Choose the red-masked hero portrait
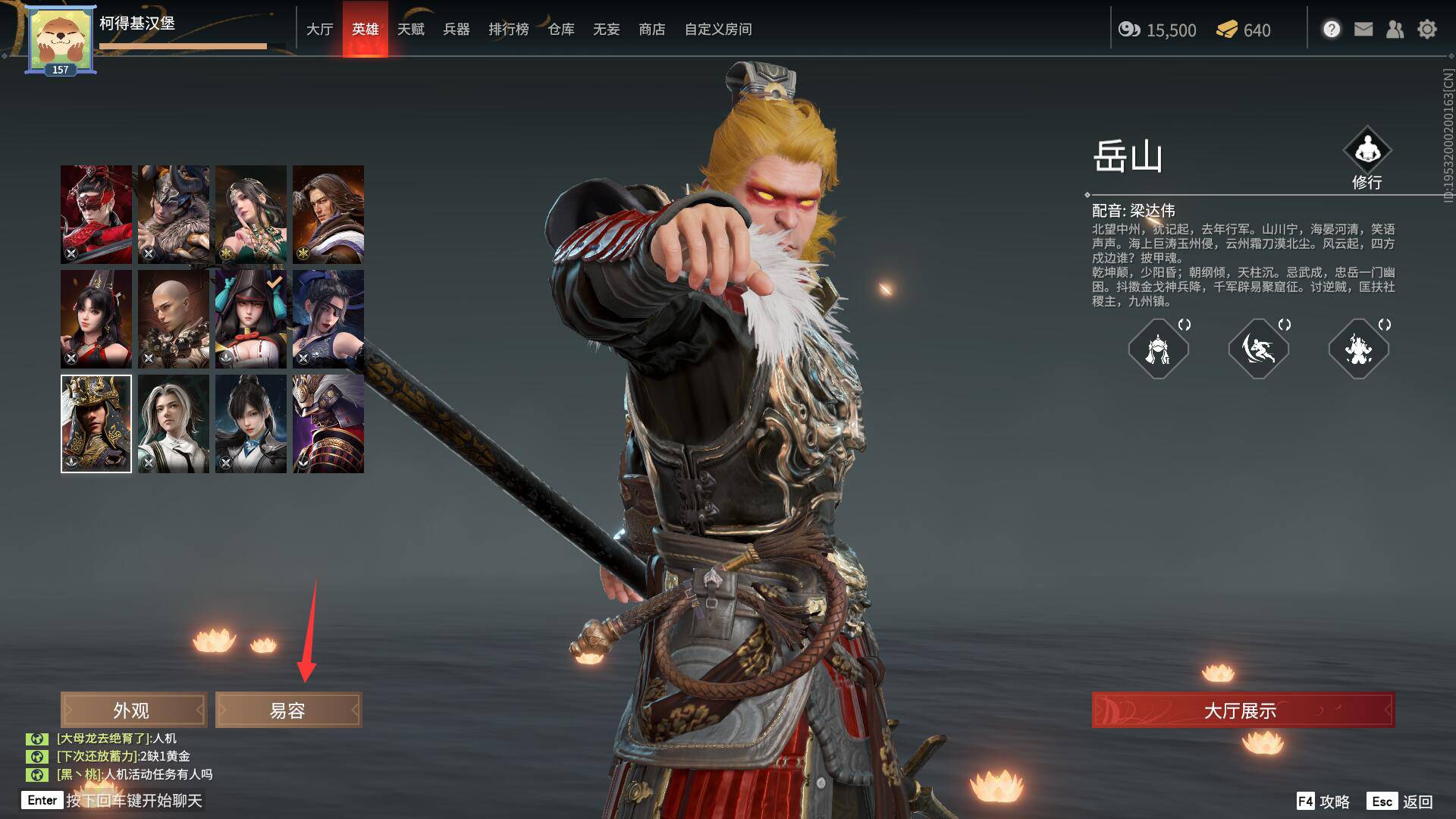This screenshot has height=819, width=1456. pyautogui.click(x=96, y=215)
